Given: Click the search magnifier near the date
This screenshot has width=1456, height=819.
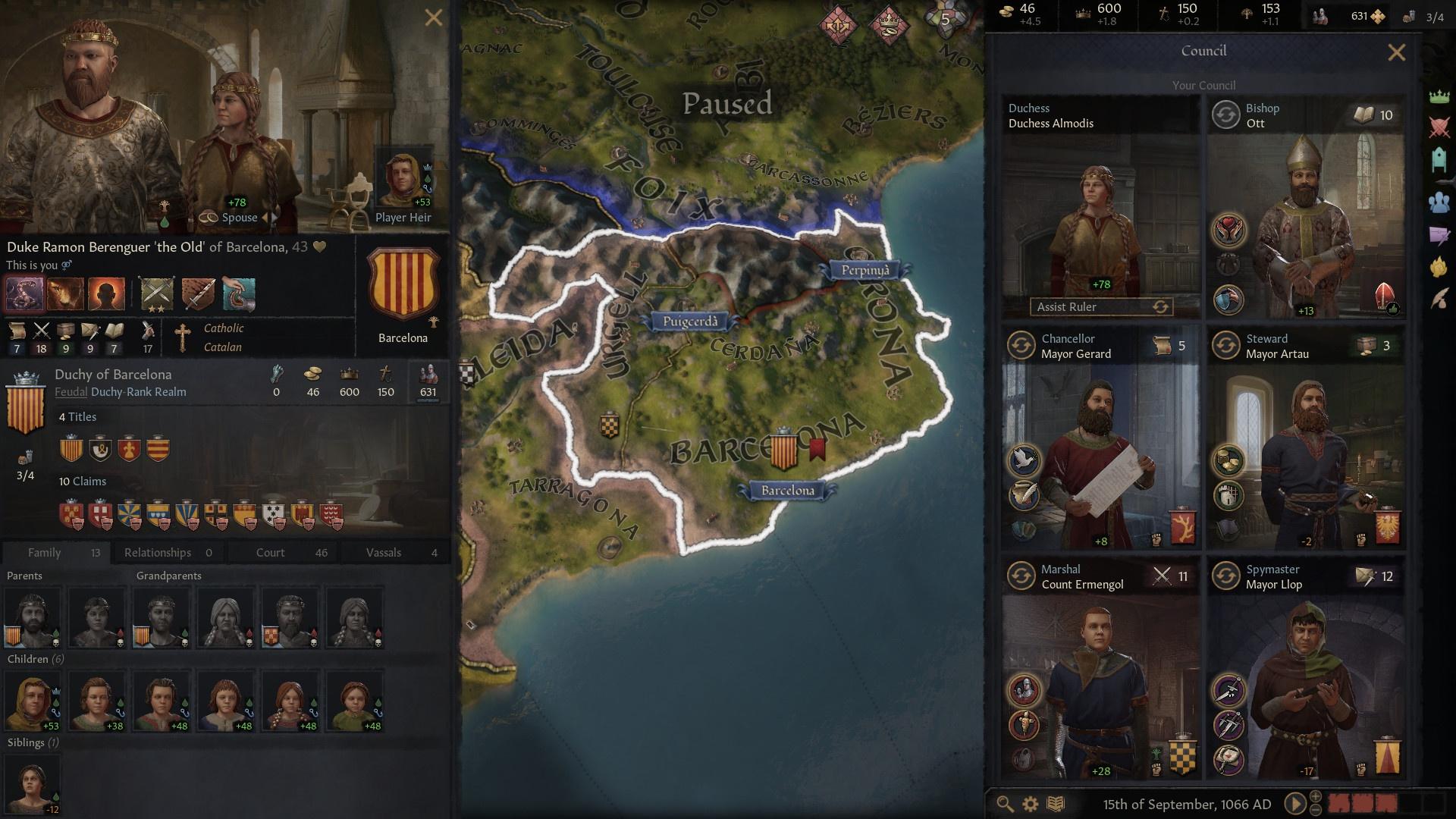Looking at the screenshot, I should point(1006,802).
